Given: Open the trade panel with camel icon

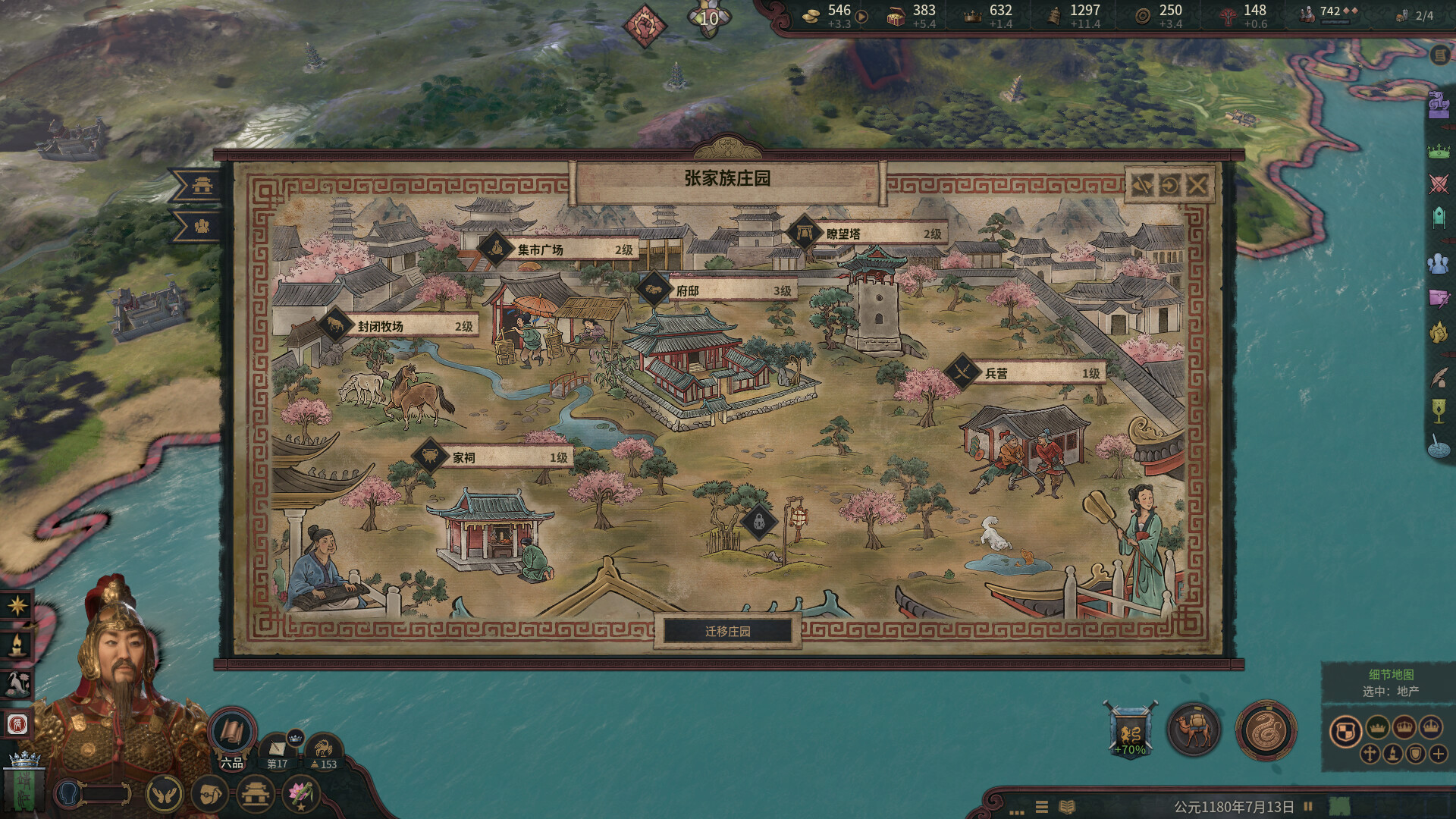Looking at the screenshot, I should pyautogui.click(x=1194, y=727).
